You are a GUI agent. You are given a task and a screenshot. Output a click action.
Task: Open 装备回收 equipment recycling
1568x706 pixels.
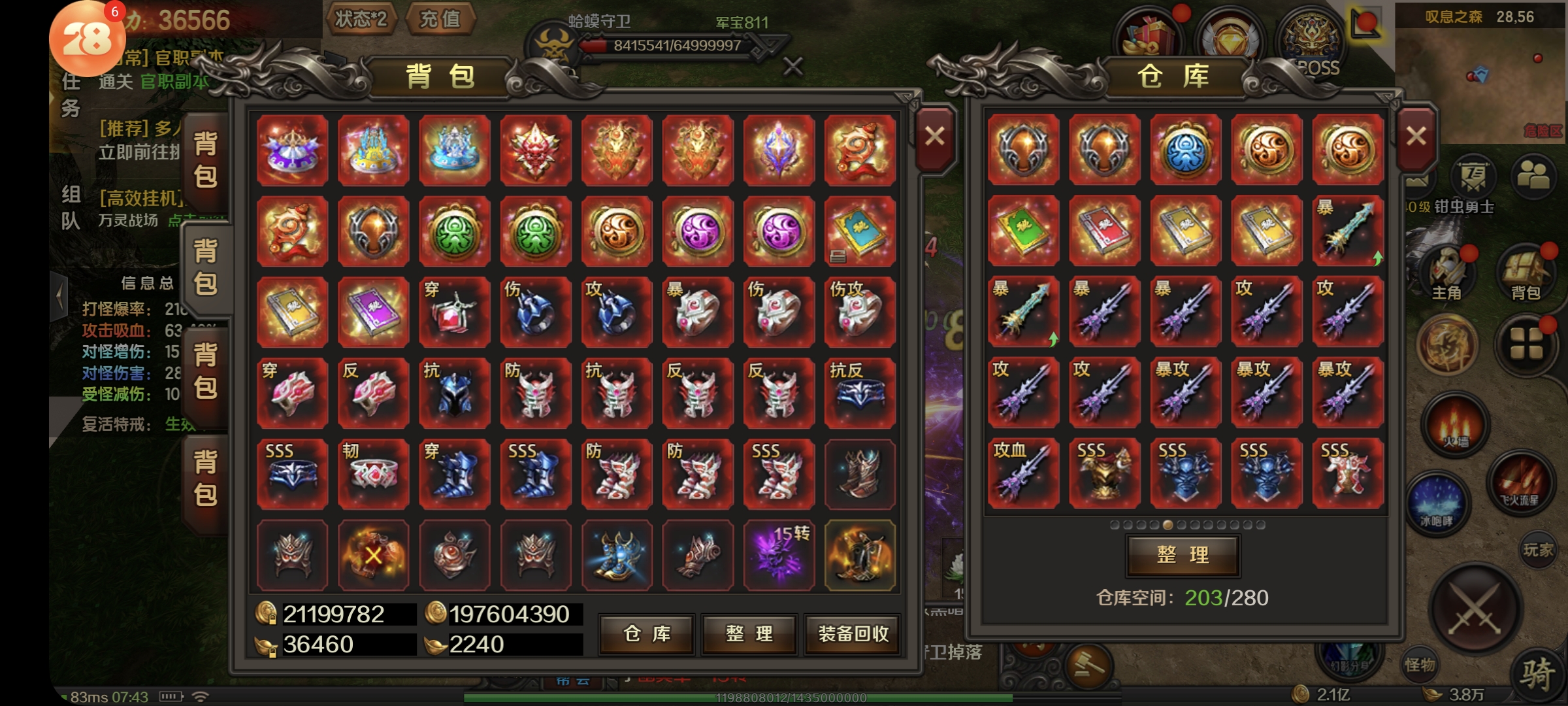pos(853,633)
